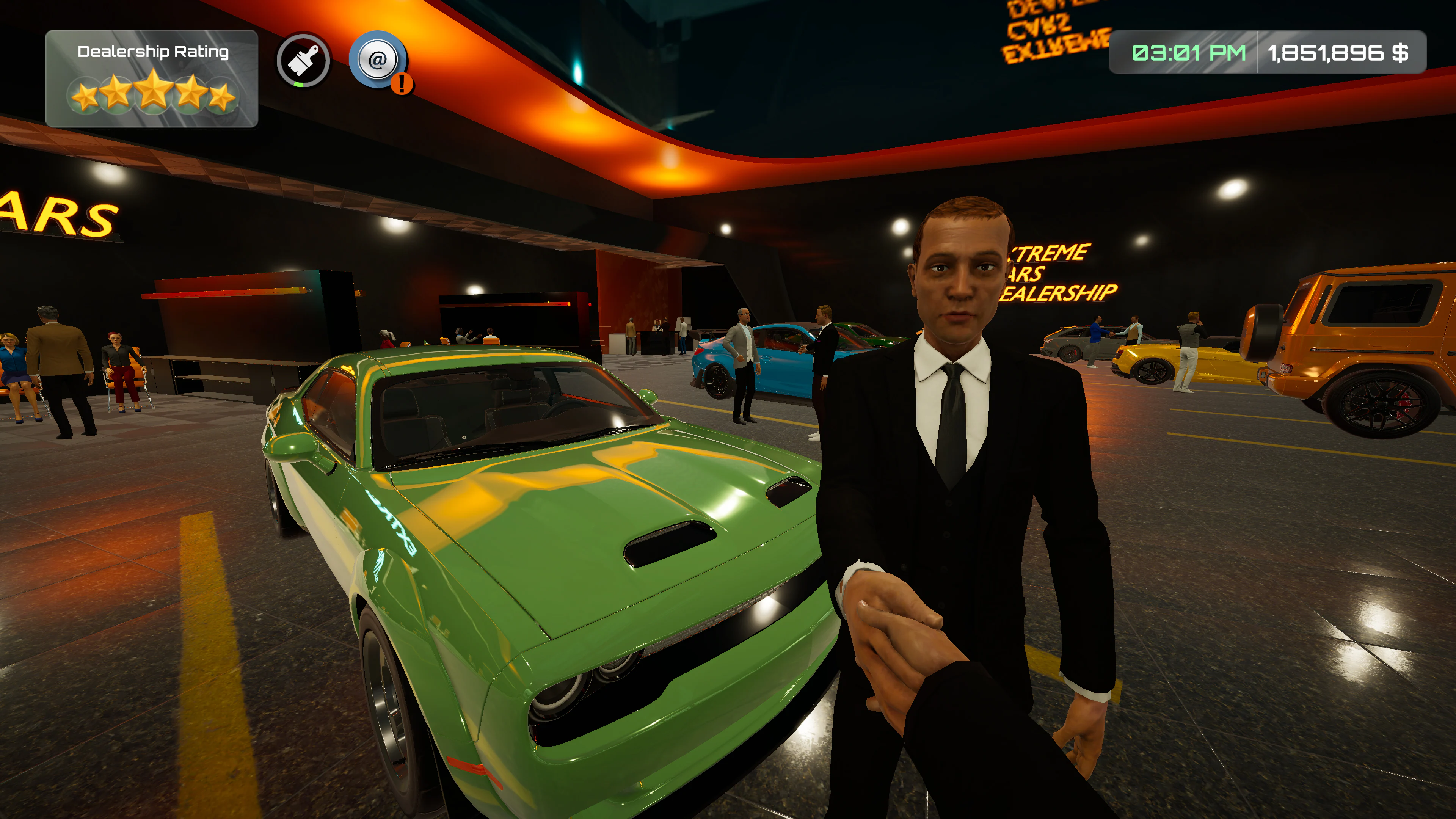Open the Dealership Rating panel
The width and height of the screenshot is (1456, 819).
(x=152, y=78)
